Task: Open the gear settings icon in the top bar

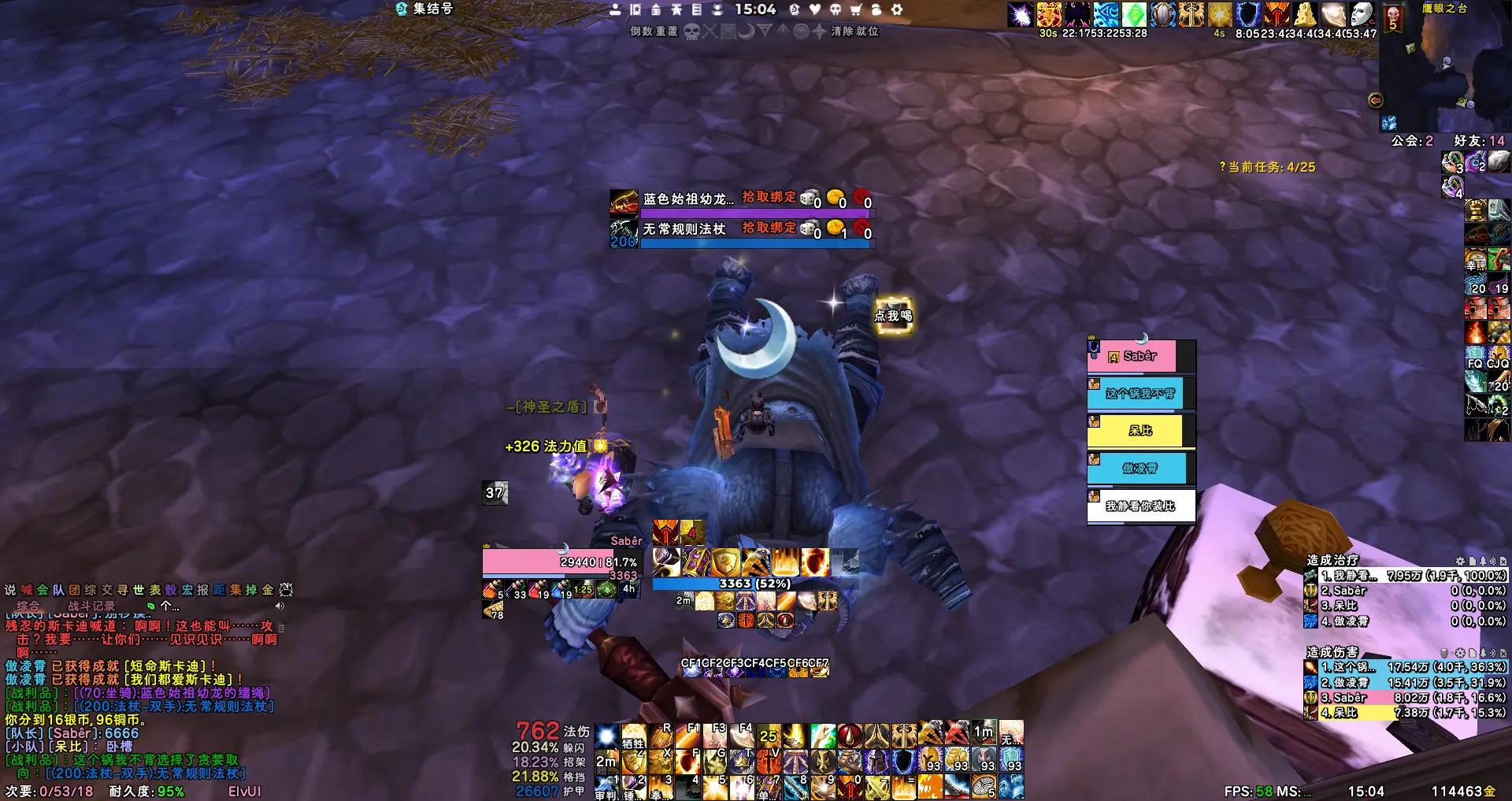Action: point(897,9)
